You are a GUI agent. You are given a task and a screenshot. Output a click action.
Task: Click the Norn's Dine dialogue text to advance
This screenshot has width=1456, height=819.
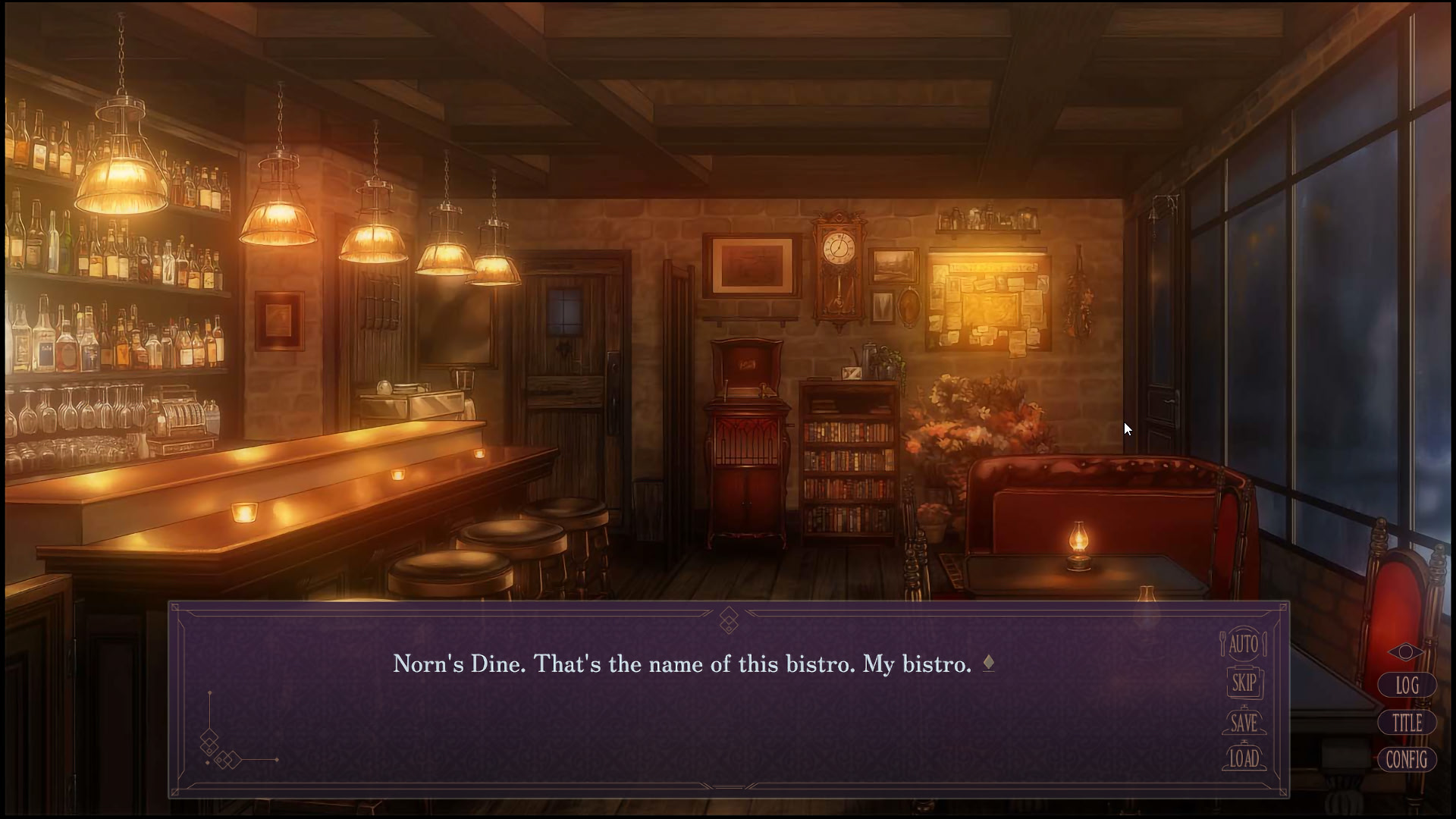click(x=682, y=663)
